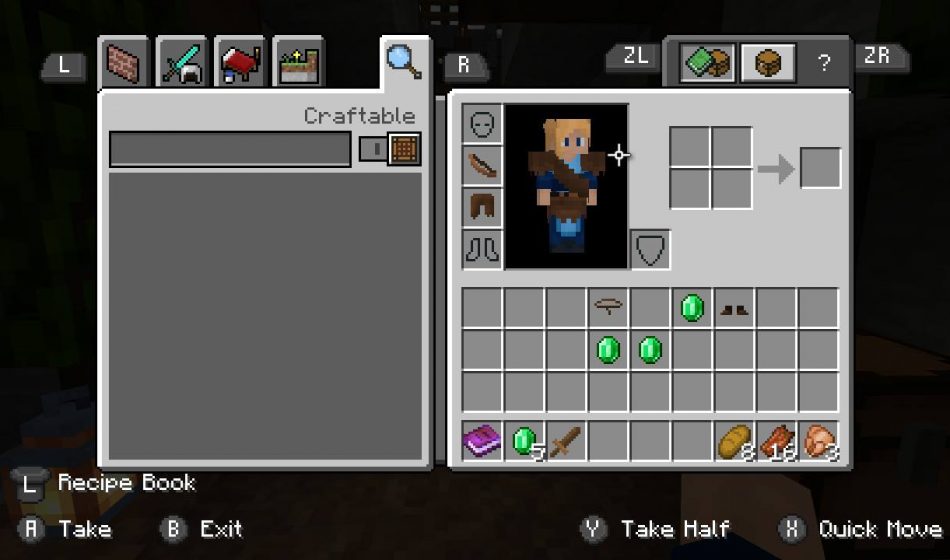The image size is (950, 560).
Task: Select the green book and chest tab
Action: 708,63
